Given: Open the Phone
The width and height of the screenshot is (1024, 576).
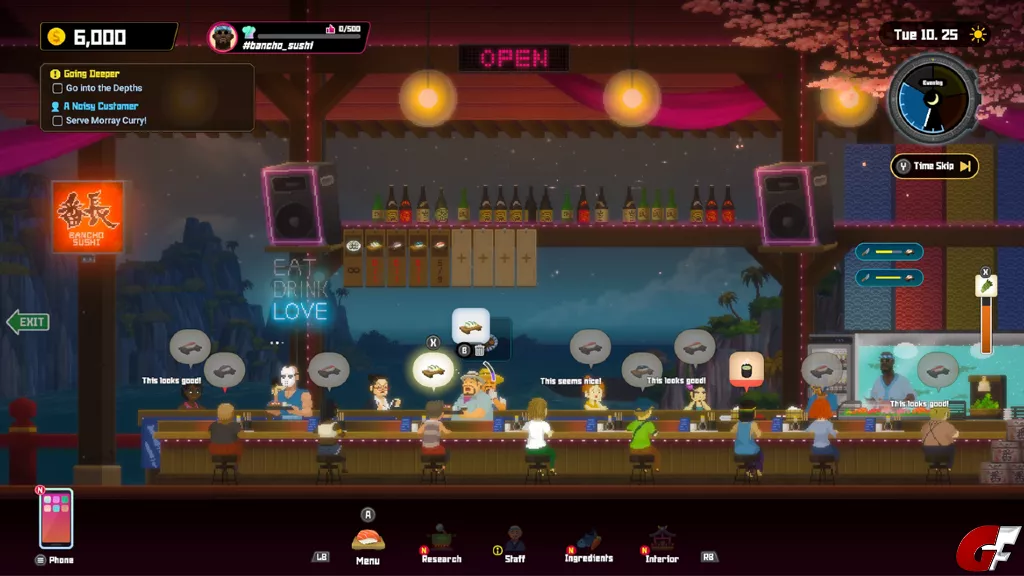Looking at the screenshot, I should (56, 520).
